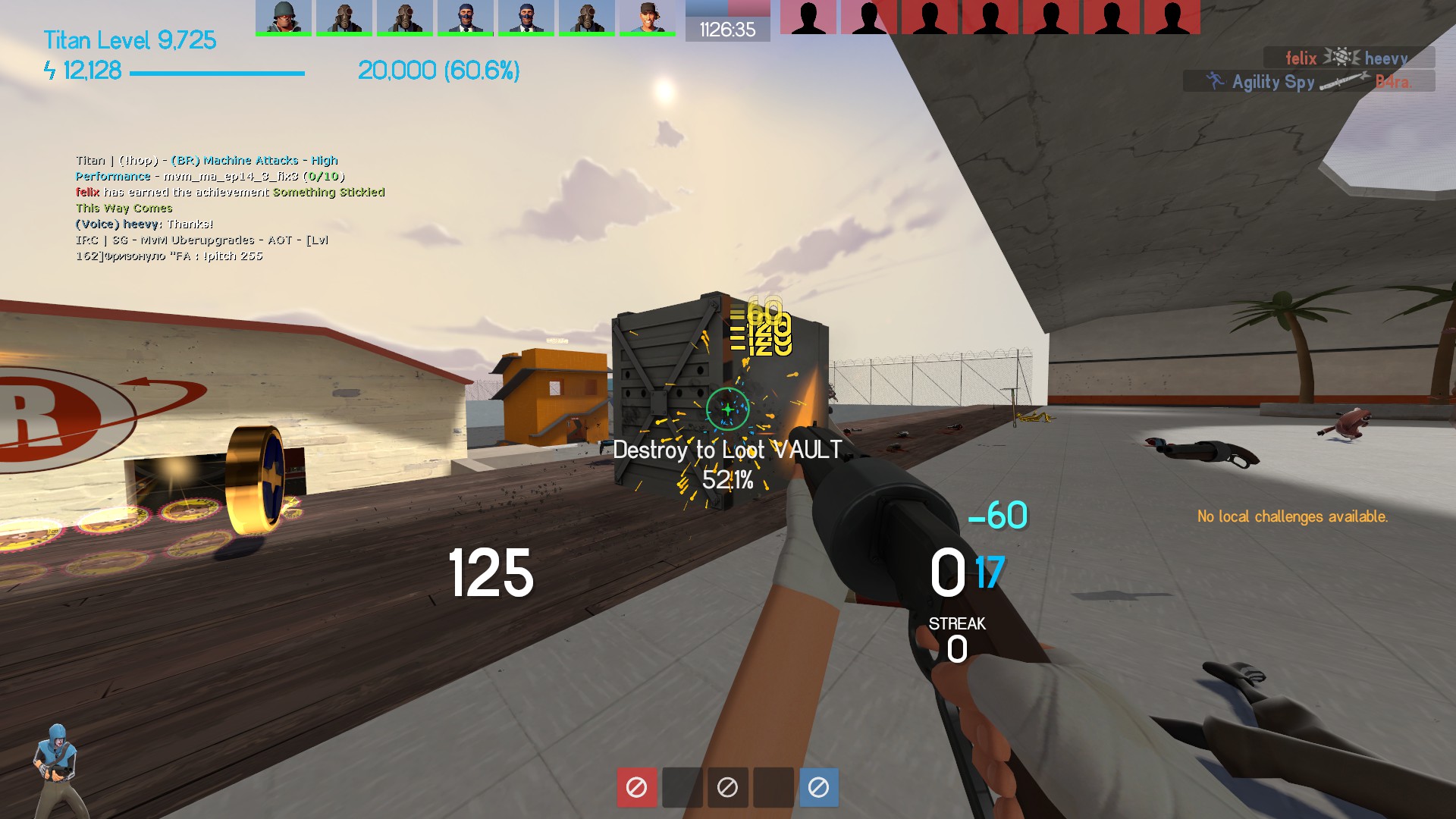
Task: Open the Agility Spy kill feed entry
Action: pyautogui.click(x=1308, y=81)
